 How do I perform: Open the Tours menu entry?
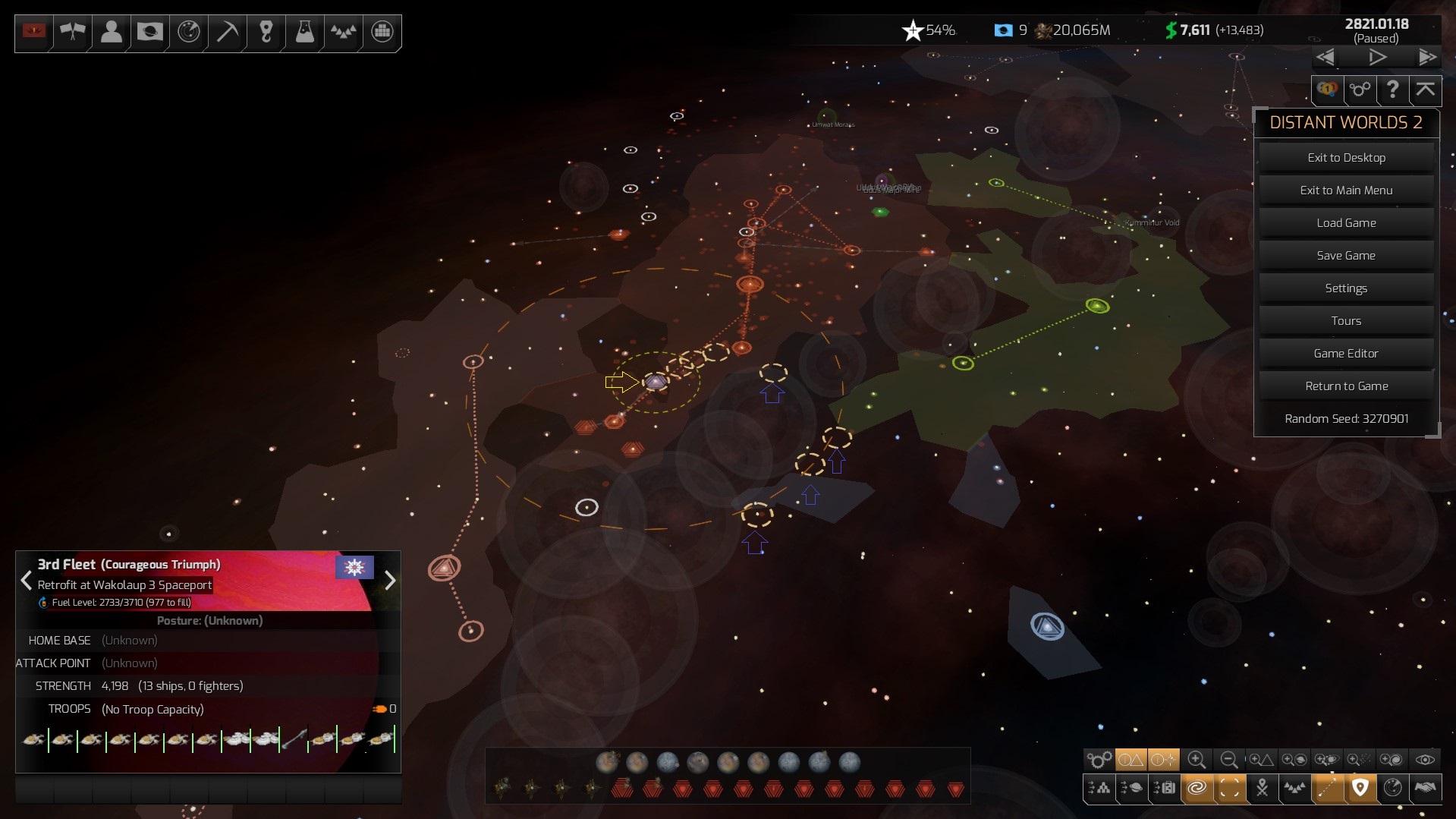coord(1346,321)
